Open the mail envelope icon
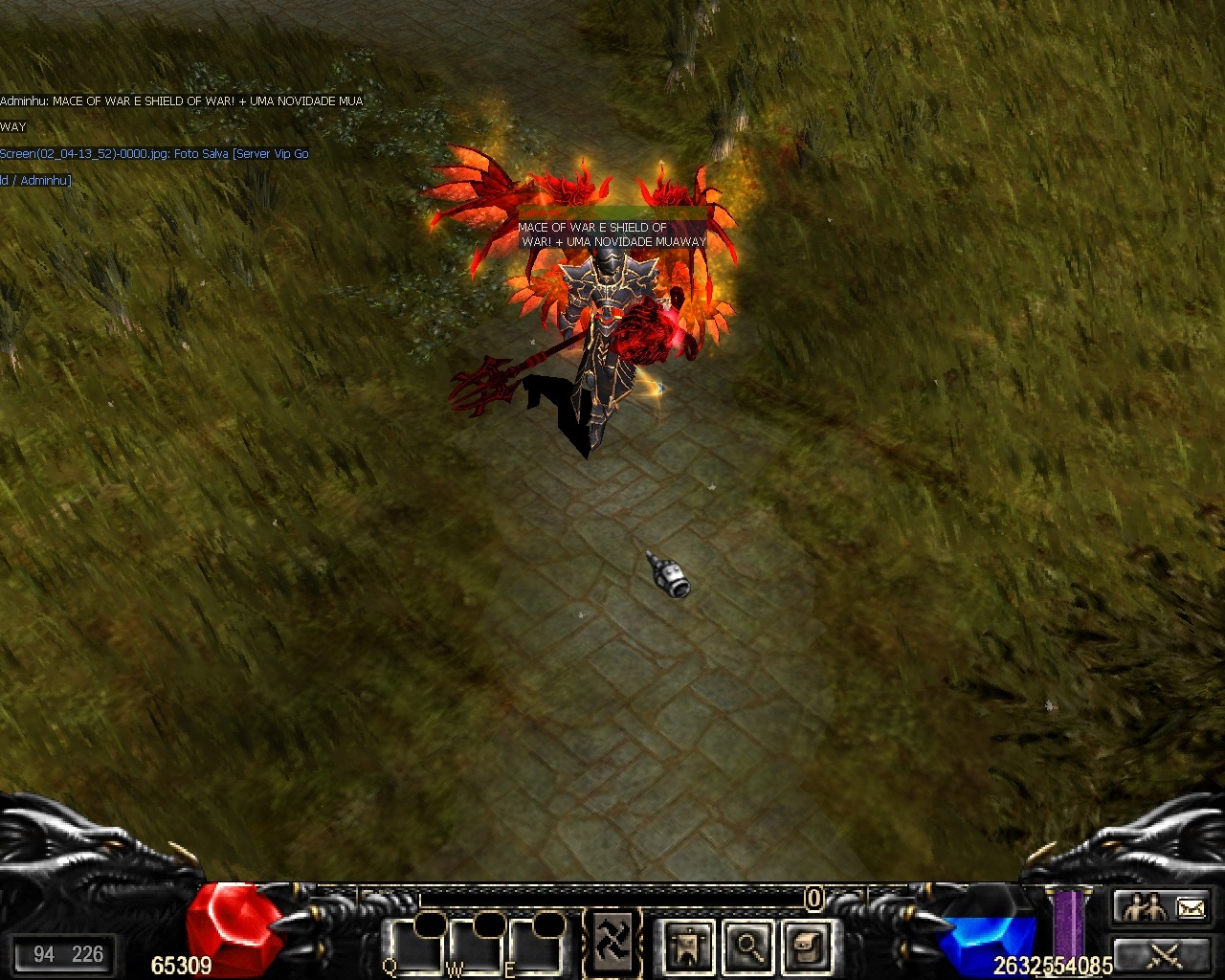Viewport: 1225px width, 980px height. 1191,906
